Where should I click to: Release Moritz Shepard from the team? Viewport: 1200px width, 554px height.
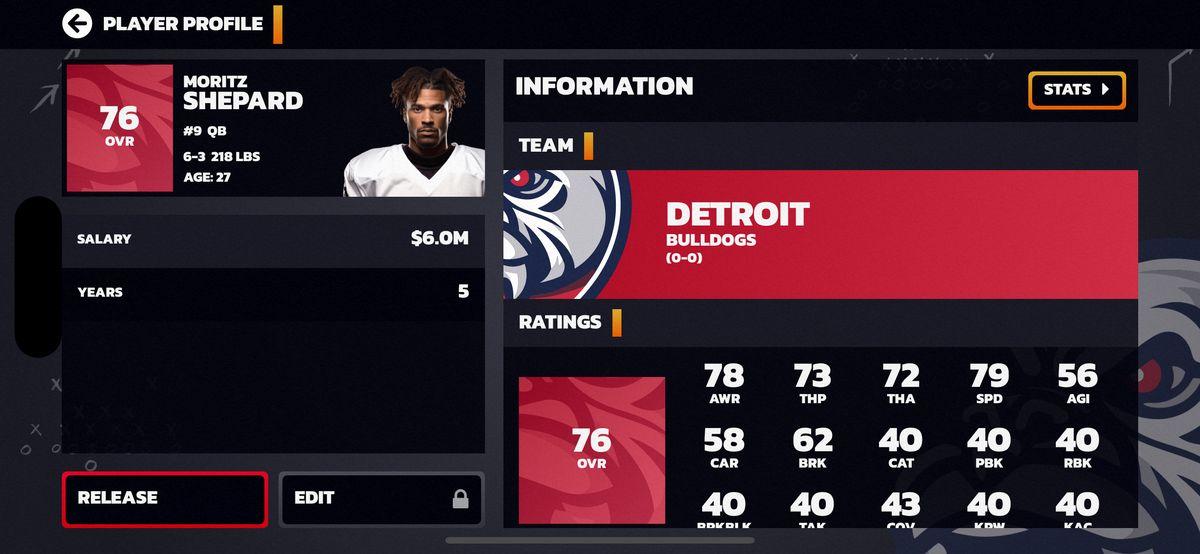point(165,499)
